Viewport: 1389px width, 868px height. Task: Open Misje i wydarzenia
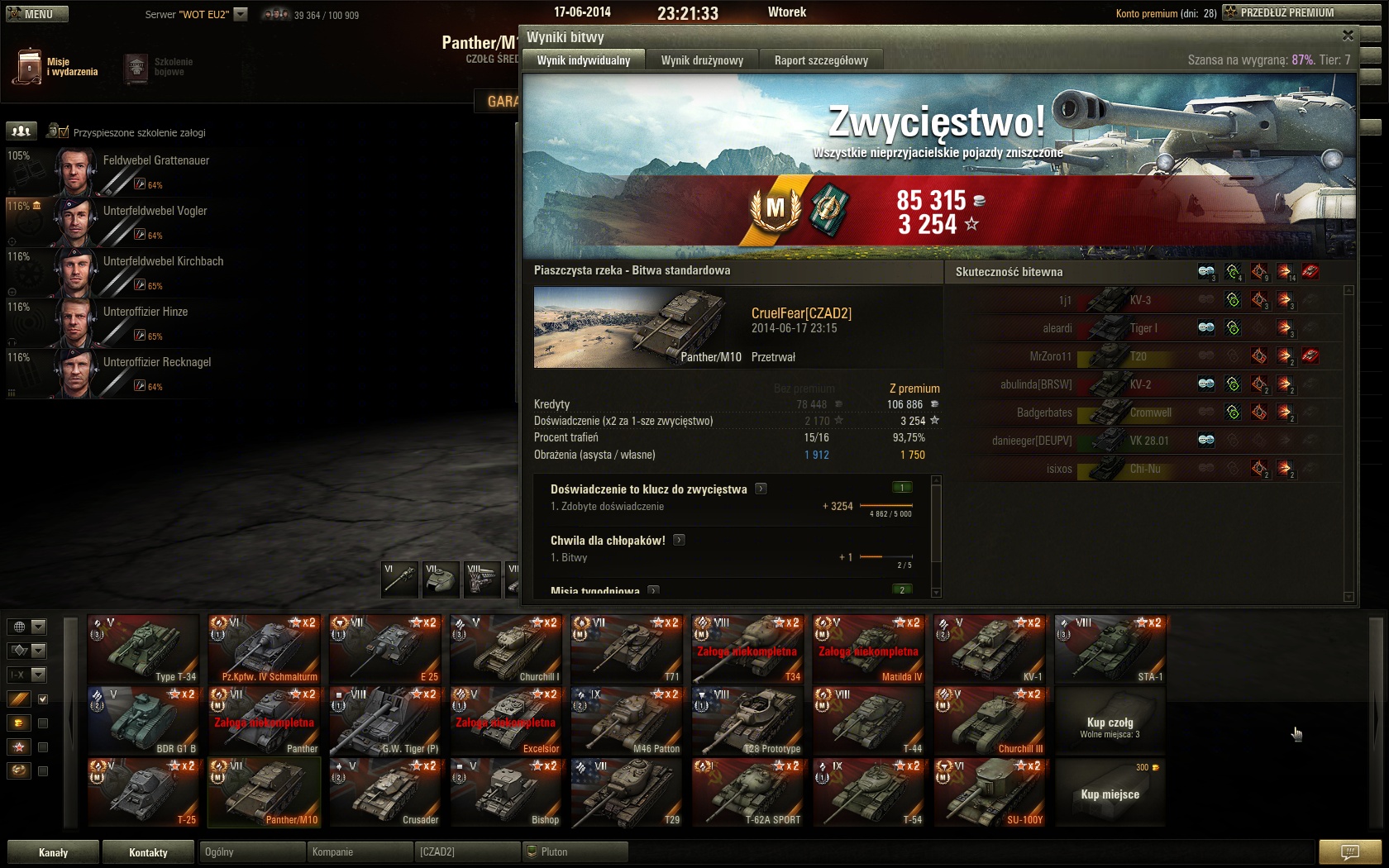pyautogui.click(x=58, y=67)
